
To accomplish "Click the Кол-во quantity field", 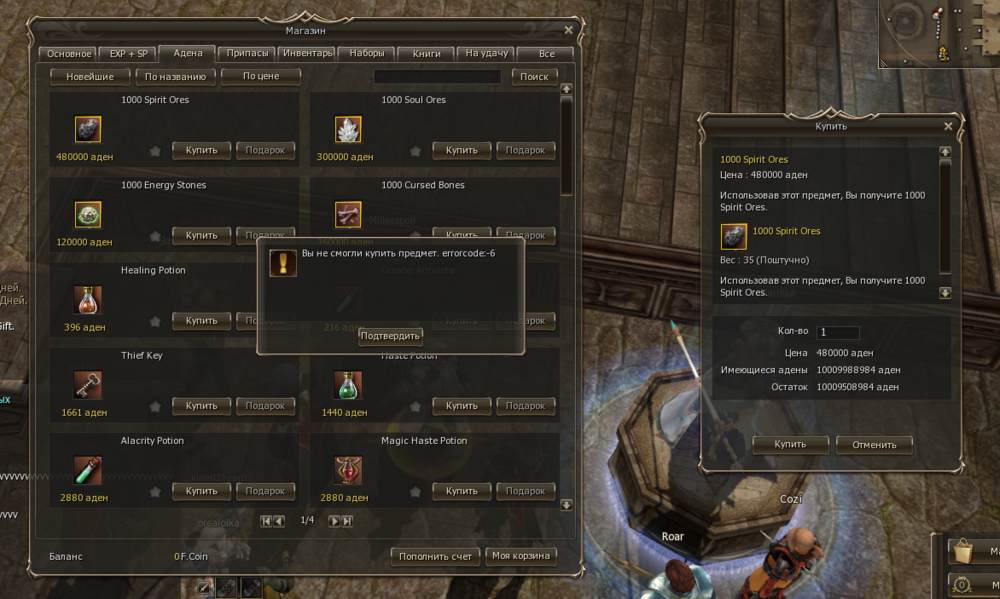I will coord(838,333).
